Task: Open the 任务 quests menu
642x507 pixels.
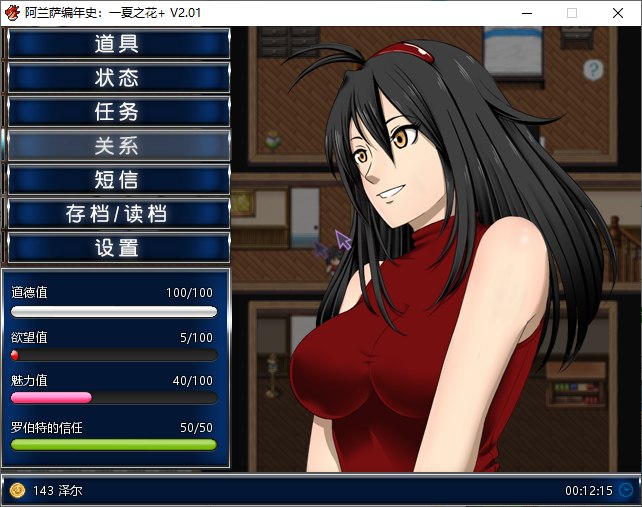Action: coord(118,112)
